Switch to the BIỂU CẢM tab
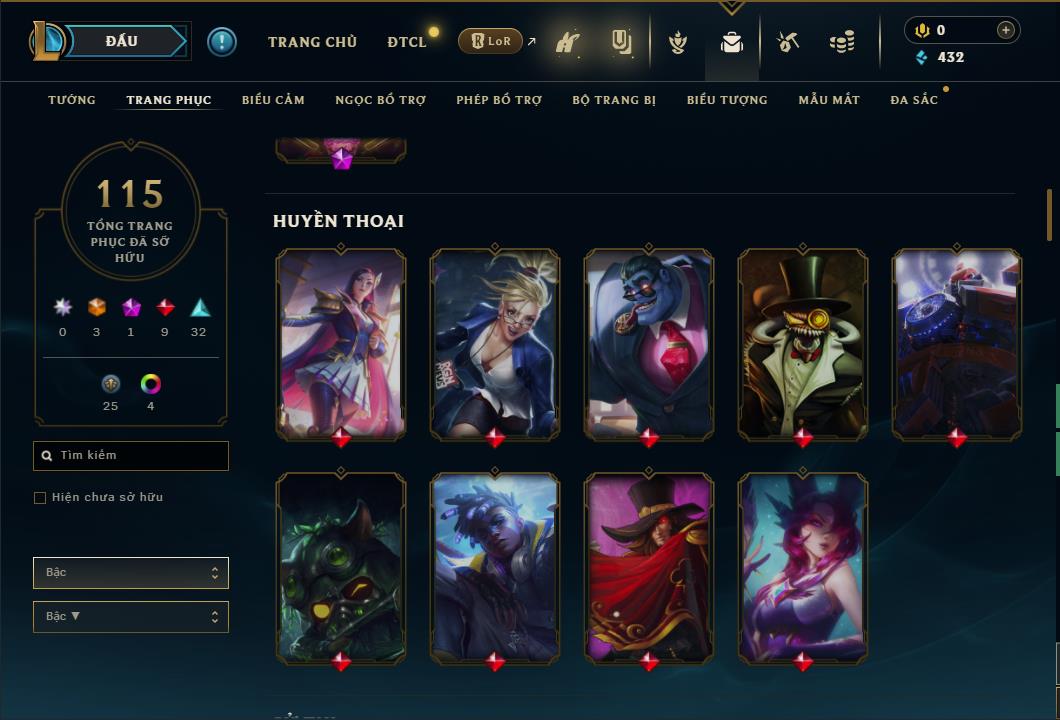 [x=273, y=100]
